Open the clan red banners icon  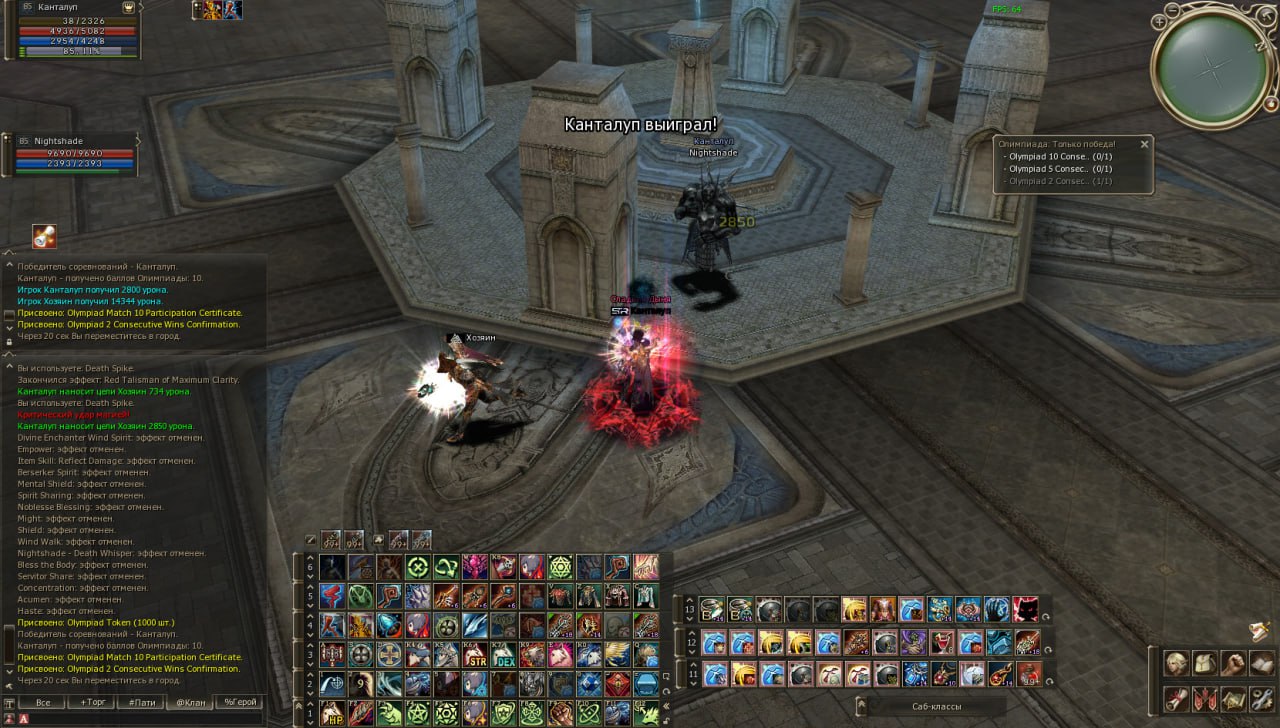[x=1205, y=697]
